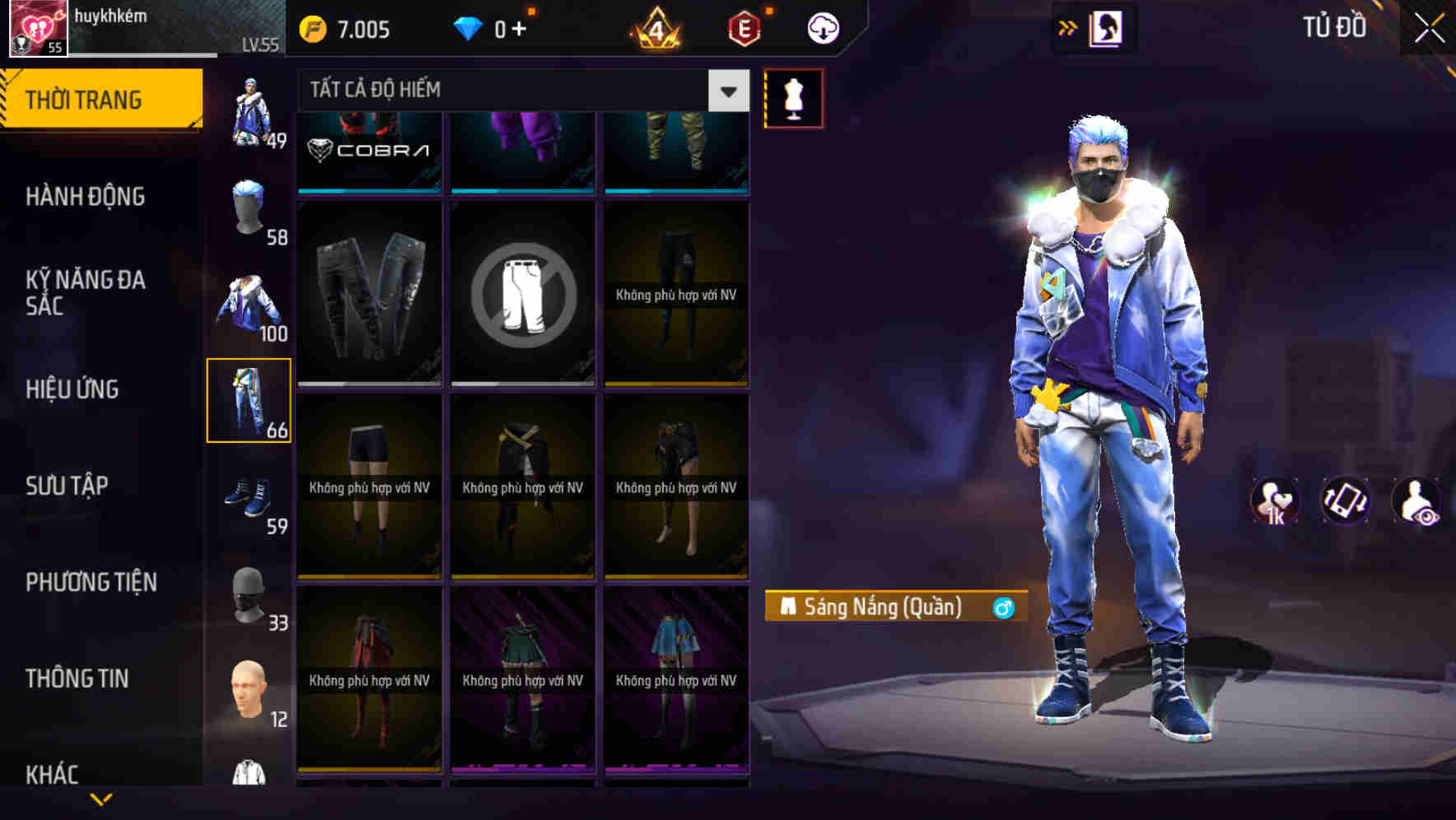This screenshot has height=820, width=1456.
Task: Open the golden crown rank badge
Action: coord(656,27)
